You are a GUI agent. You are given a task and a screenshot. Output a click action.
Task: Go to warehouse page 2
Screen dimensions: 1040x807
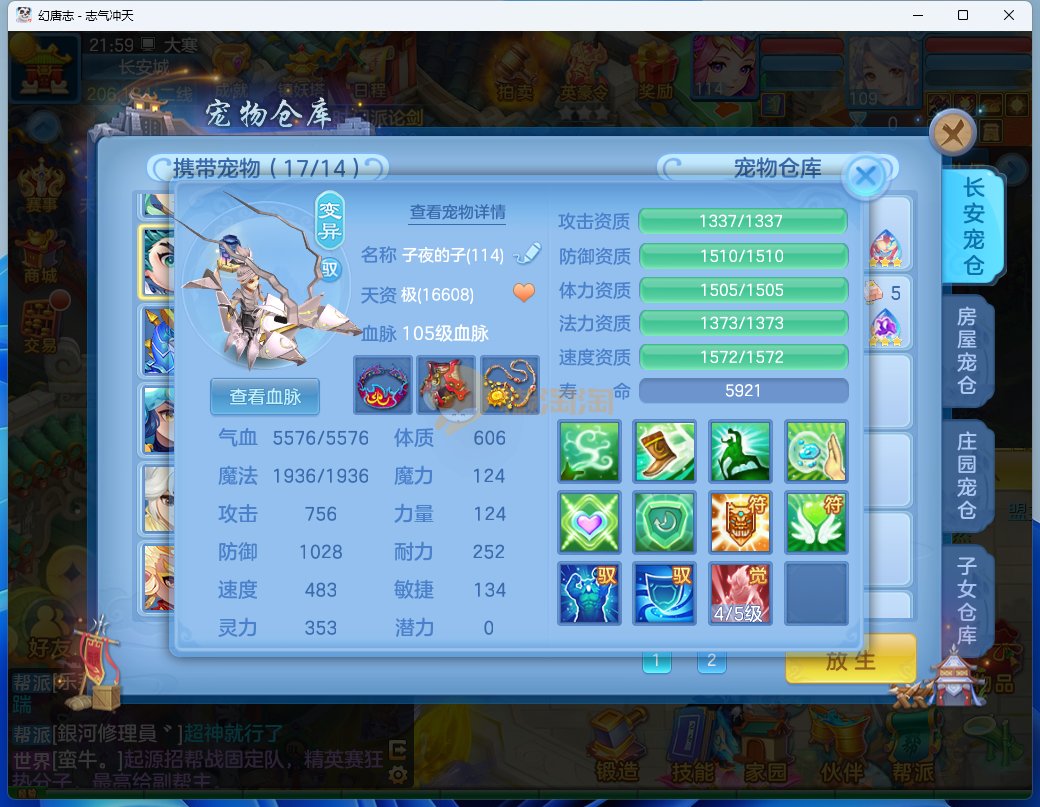(711, 660)
